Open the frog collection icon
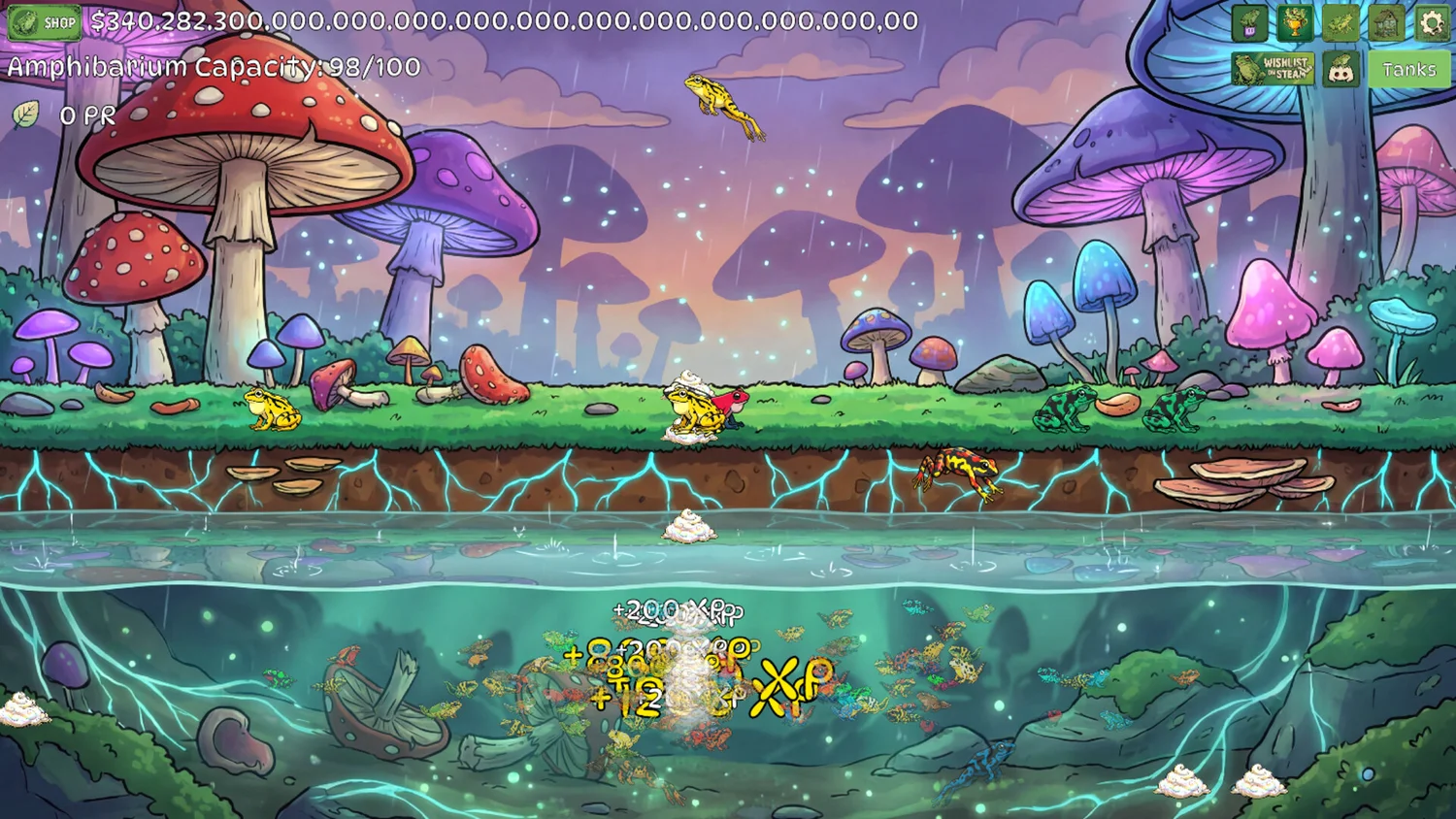The height and width of the screenshot is (819, 1456). [1340, 22]
